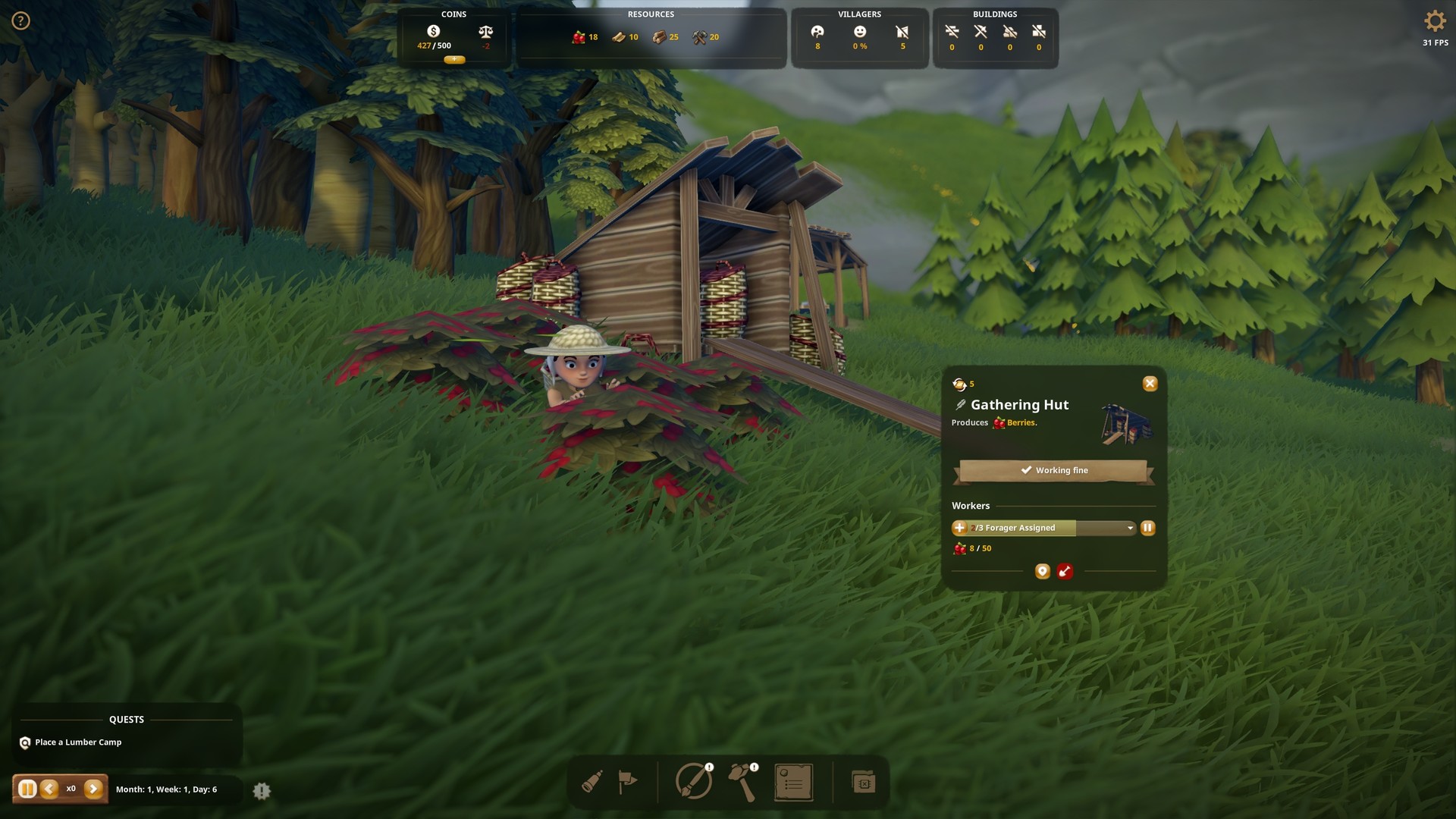The width and height of the screenshot is (1456, 819).
Task: Click the plus button below the coins counter
Action: pyautogui.click(x=454, y=59)
